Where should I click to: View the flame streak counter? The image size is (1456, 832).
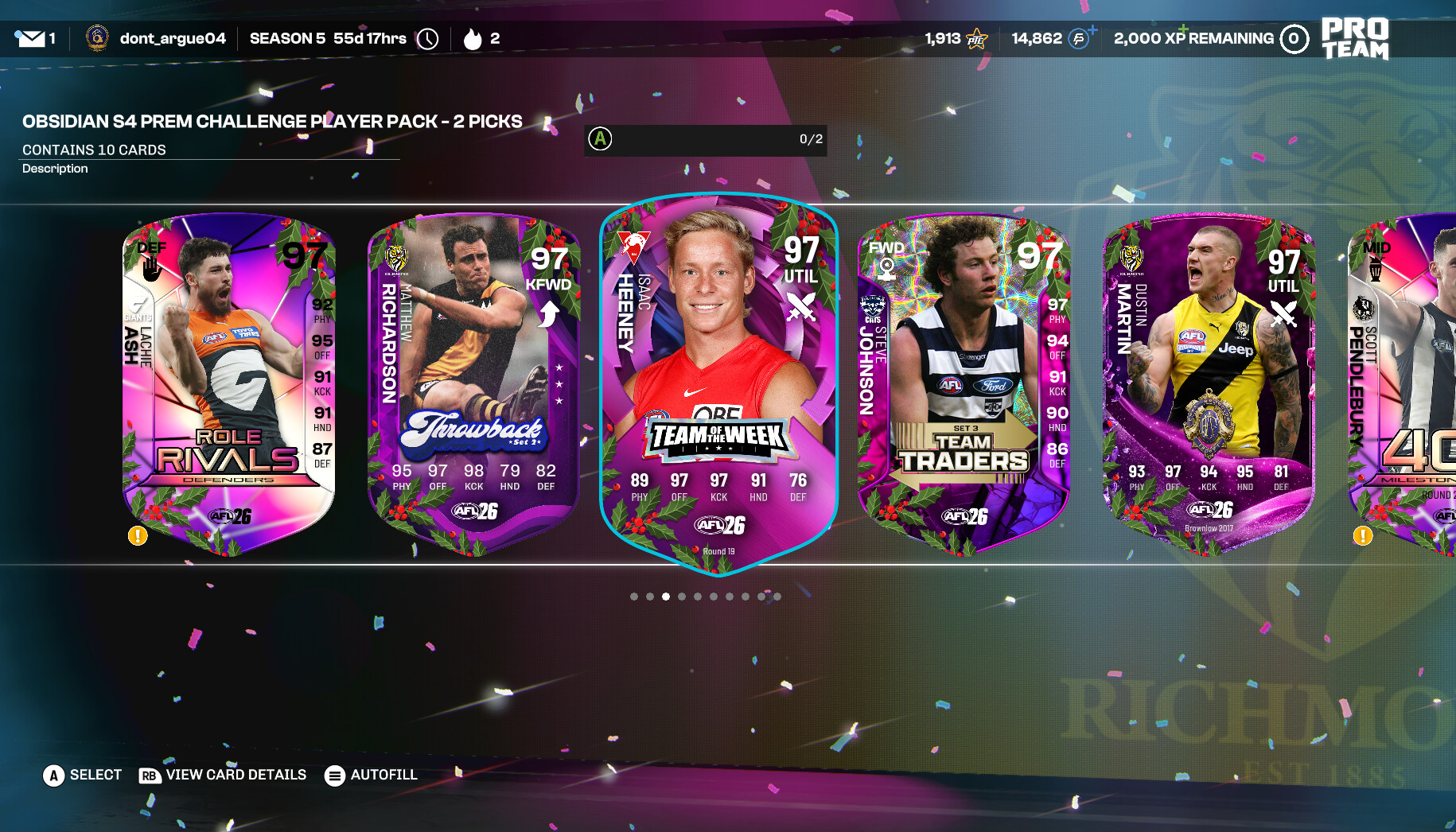[473, 38]
